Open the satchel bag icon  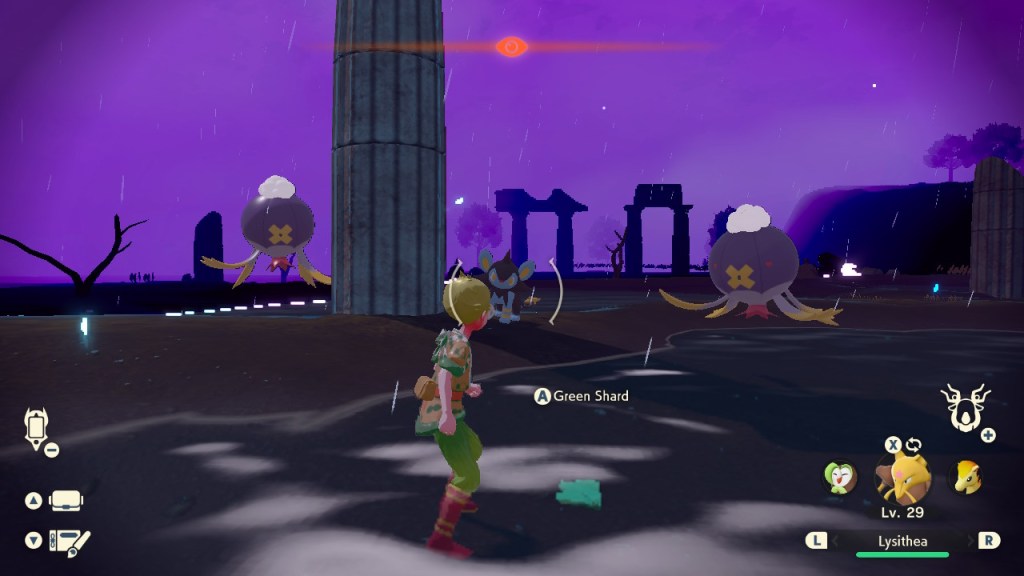66,500
